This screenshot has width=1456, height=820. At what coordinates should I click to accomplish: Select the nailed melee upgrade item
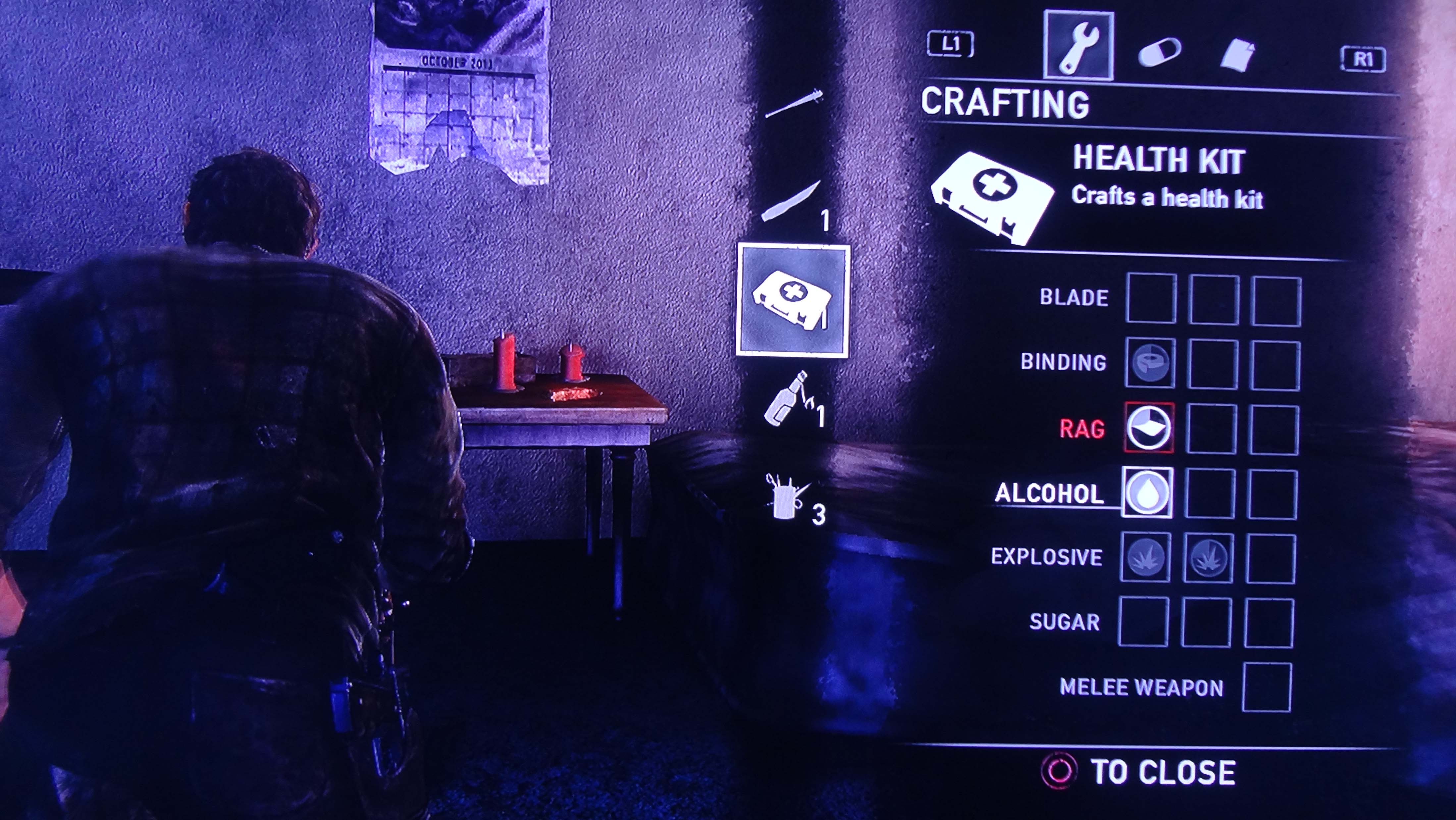point(794,103)
